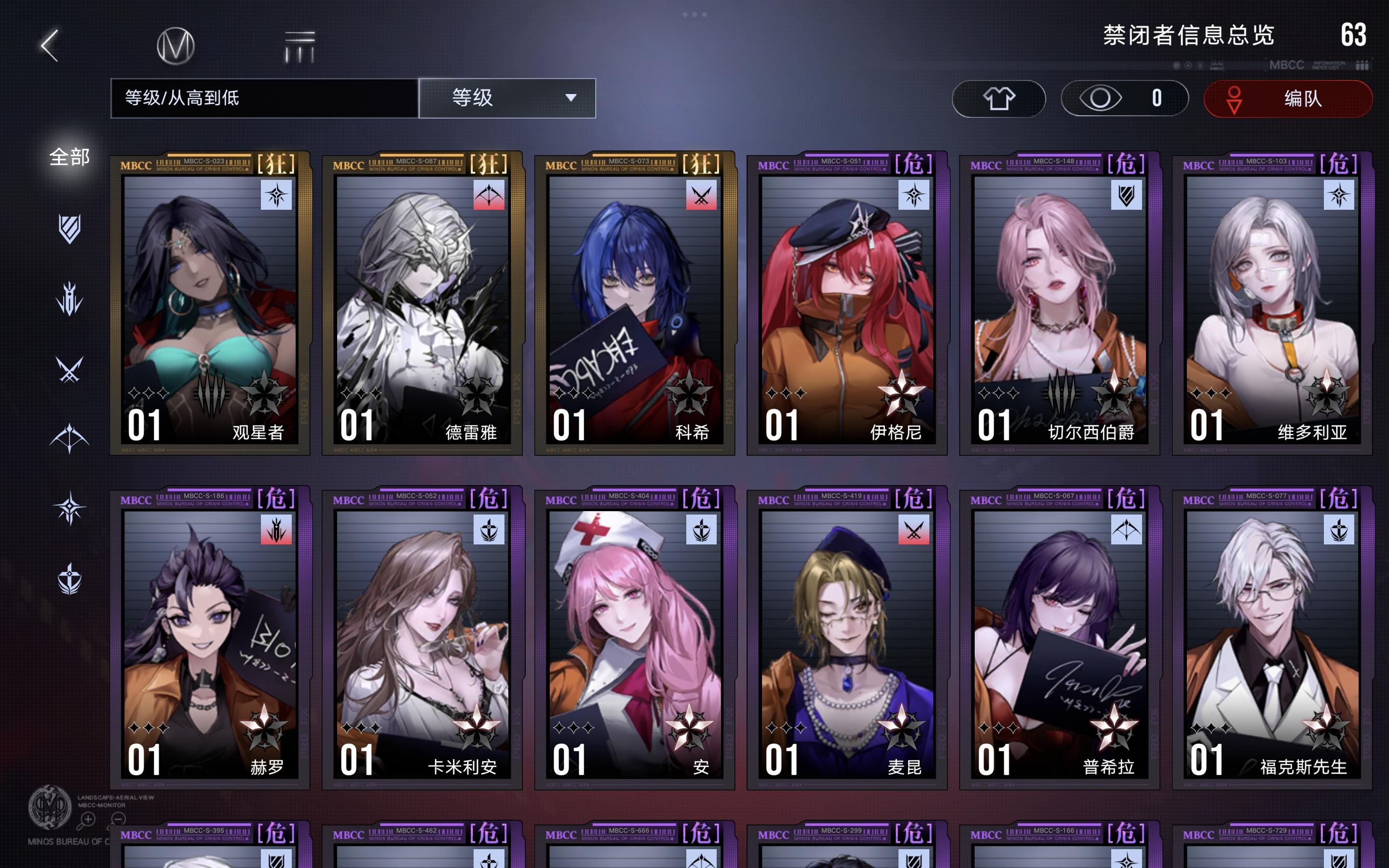
Task: Select the 全部 filter option
Action: (x=69, y=156)
